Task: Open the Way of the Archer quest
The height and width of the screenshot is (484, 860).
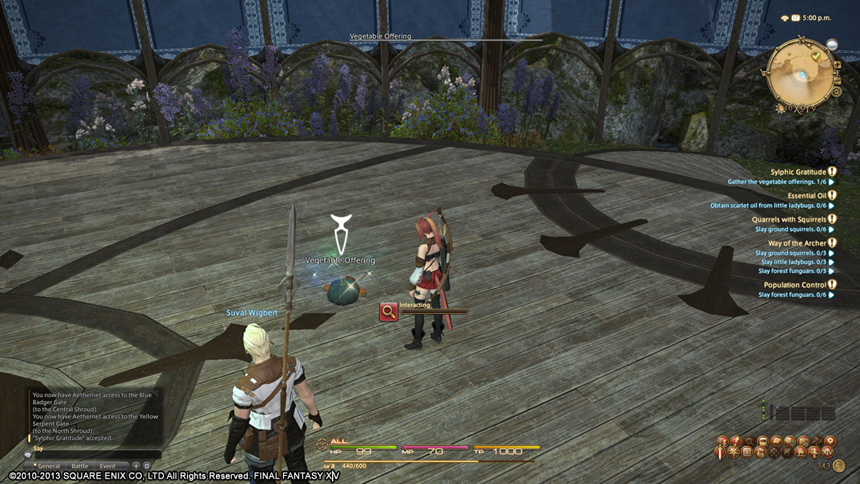Action: coord(795,244)
